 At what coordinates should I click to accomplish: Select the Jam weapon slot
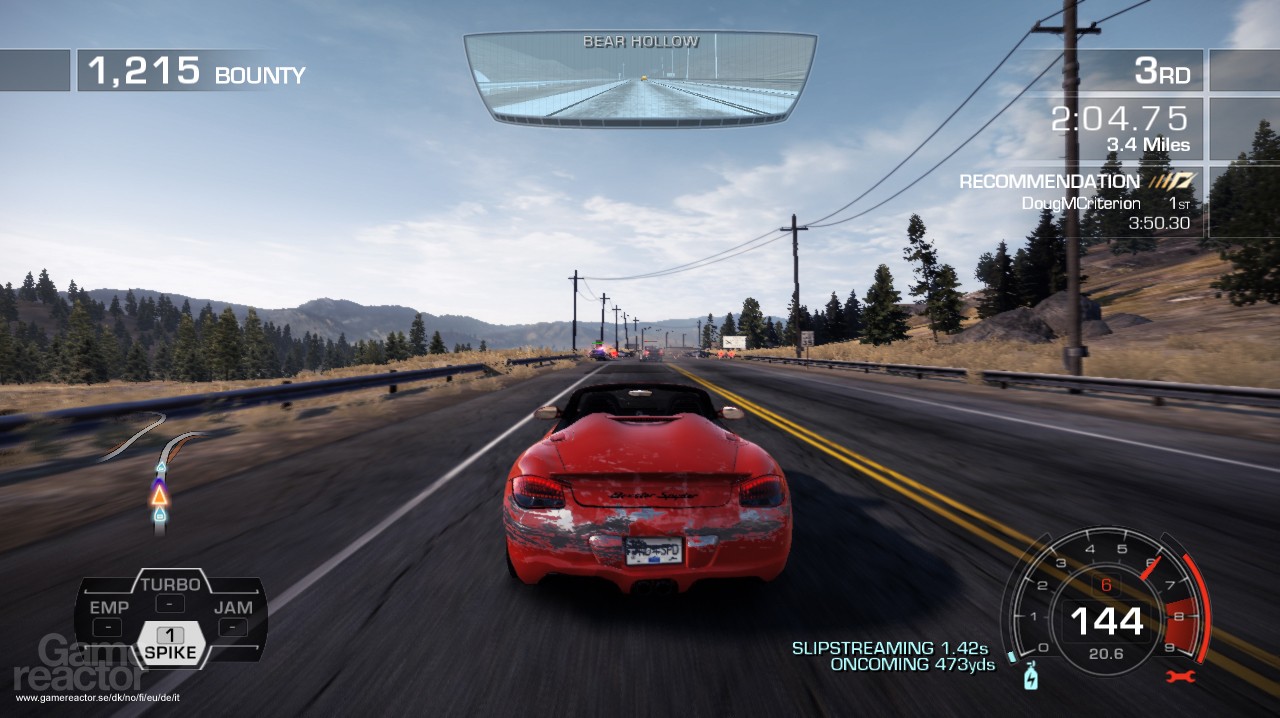click(232, 617)
